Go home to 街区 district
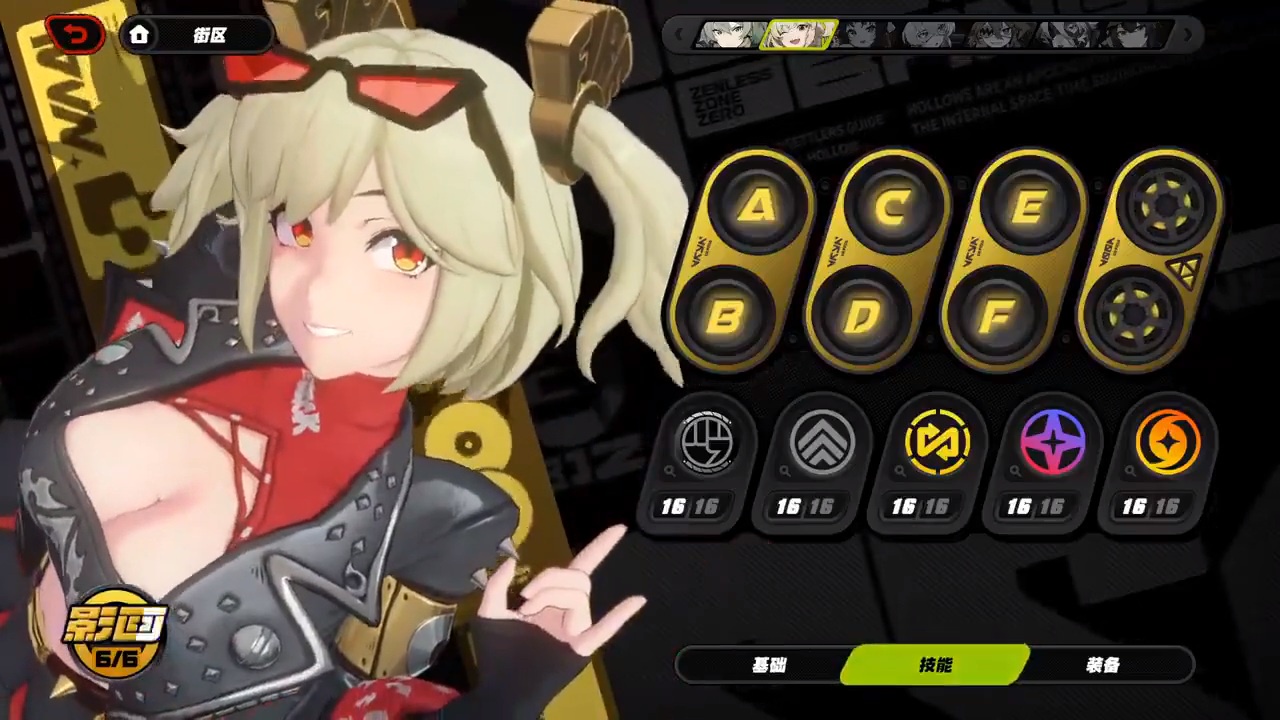This screenshot has height=720, width=1280. (x=196, y=36)
